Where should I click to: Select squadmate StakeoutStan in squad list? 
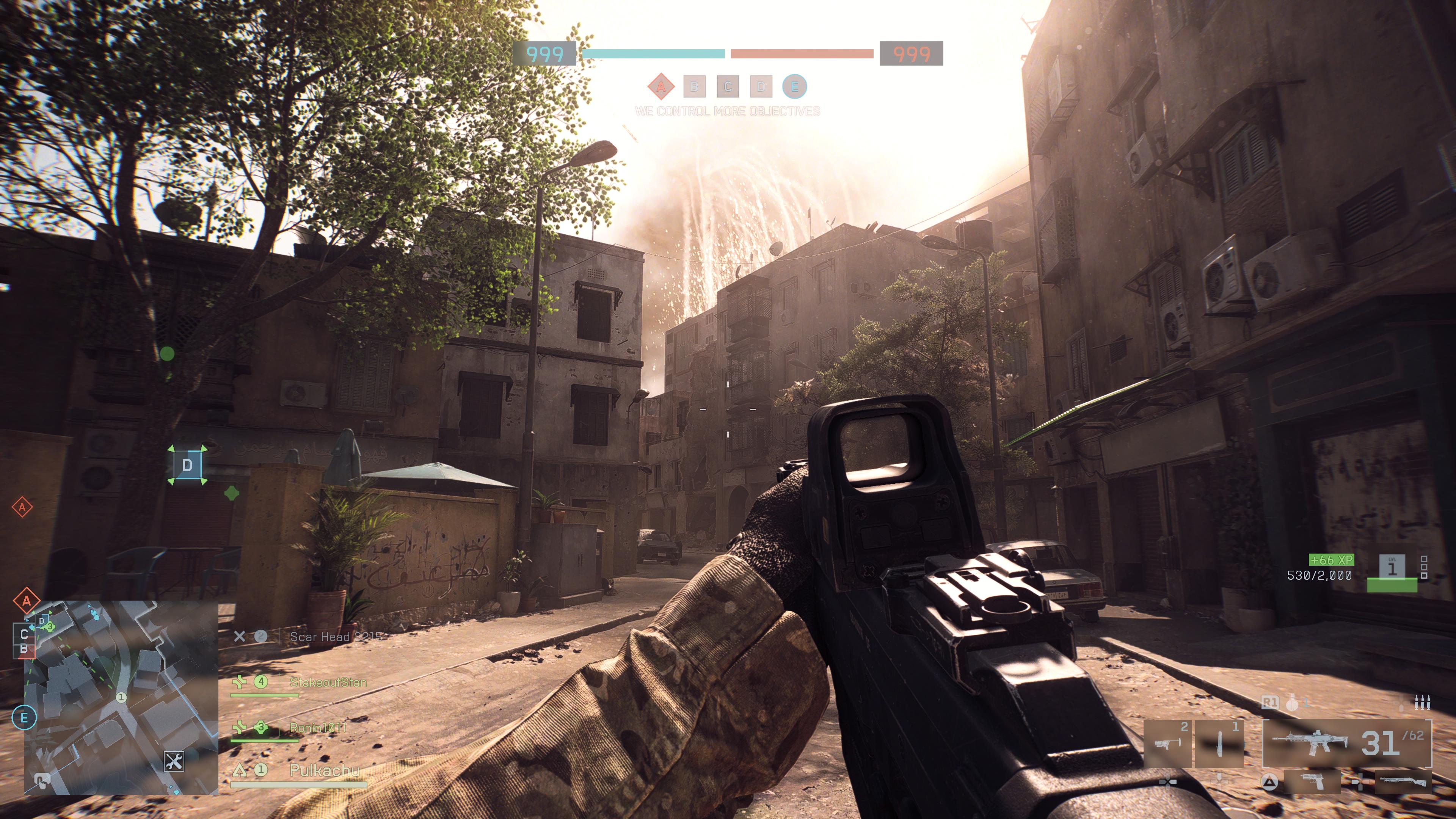point(328,682)
